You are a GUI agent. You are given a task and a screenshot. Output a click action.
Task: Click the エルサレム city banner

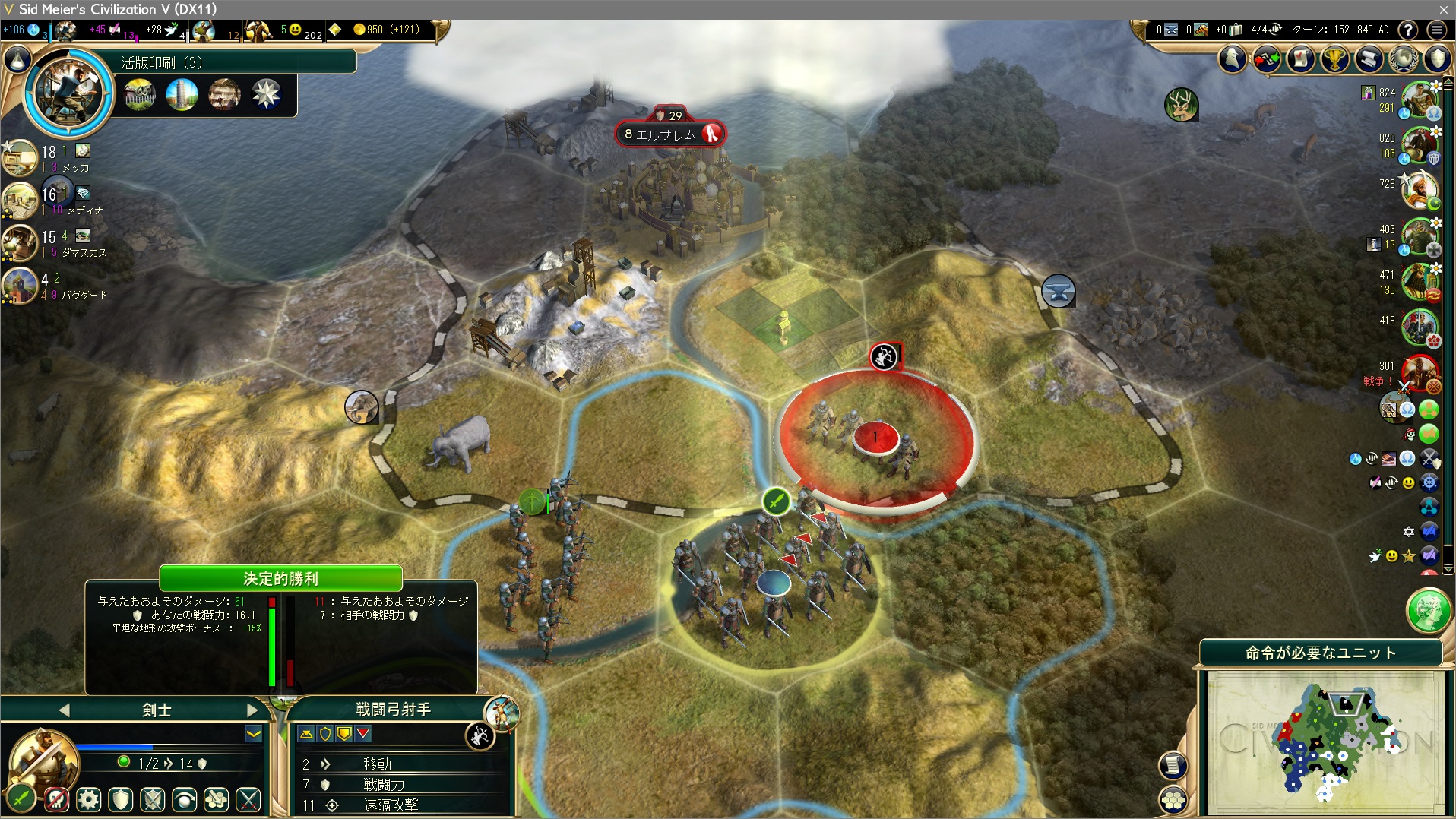(x=669, y=134)
